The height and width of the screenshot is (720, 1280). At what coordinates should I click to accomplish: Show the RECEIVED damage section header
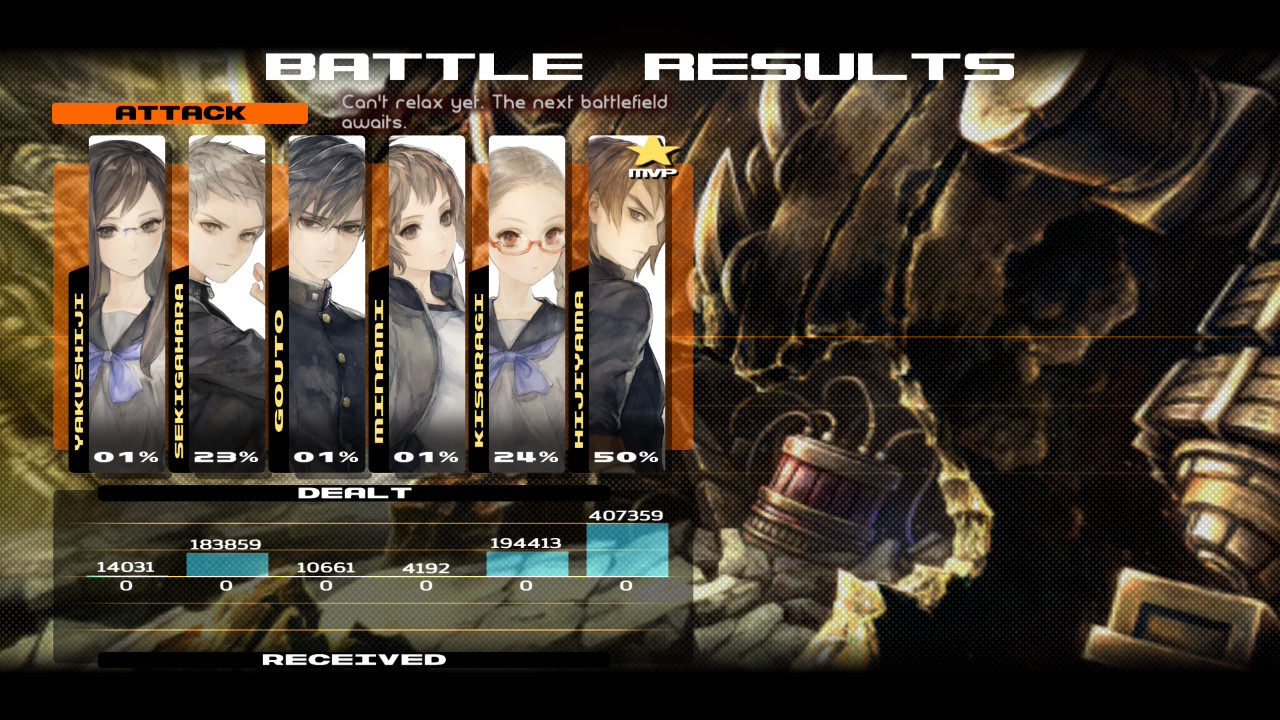pyautogui.click(x=354, y=660)
